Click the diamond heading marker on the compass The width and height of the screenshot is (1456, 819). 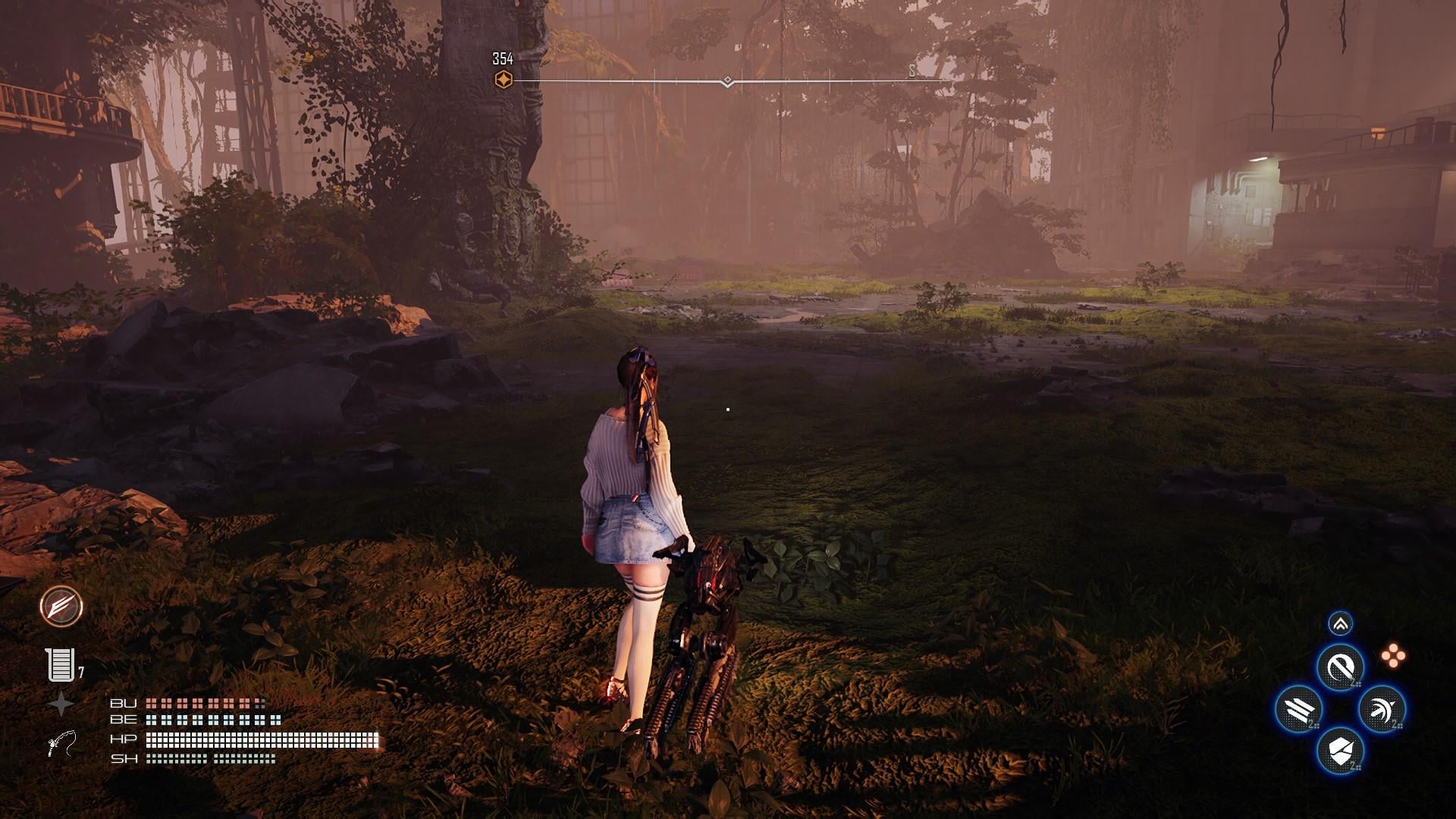click(x=727, y=80)
